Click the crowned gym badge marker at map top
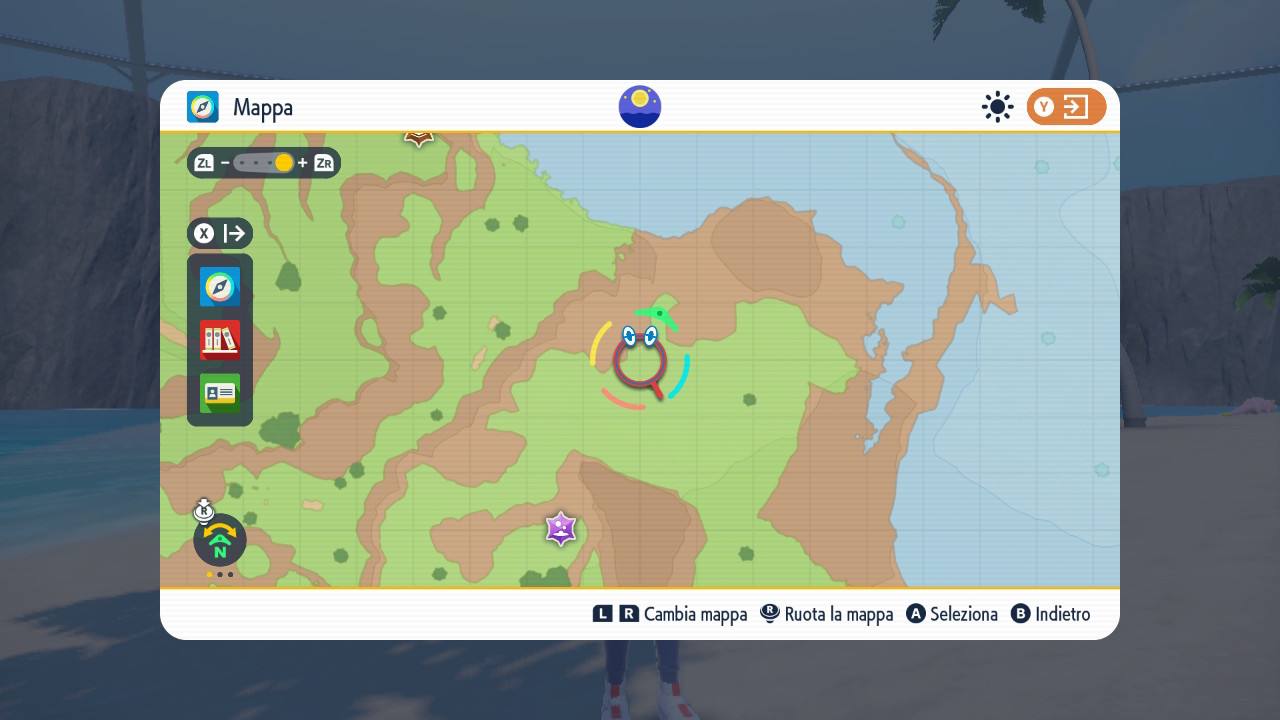The width and height of the screenshot is (1280, 720). coord(417,136)
